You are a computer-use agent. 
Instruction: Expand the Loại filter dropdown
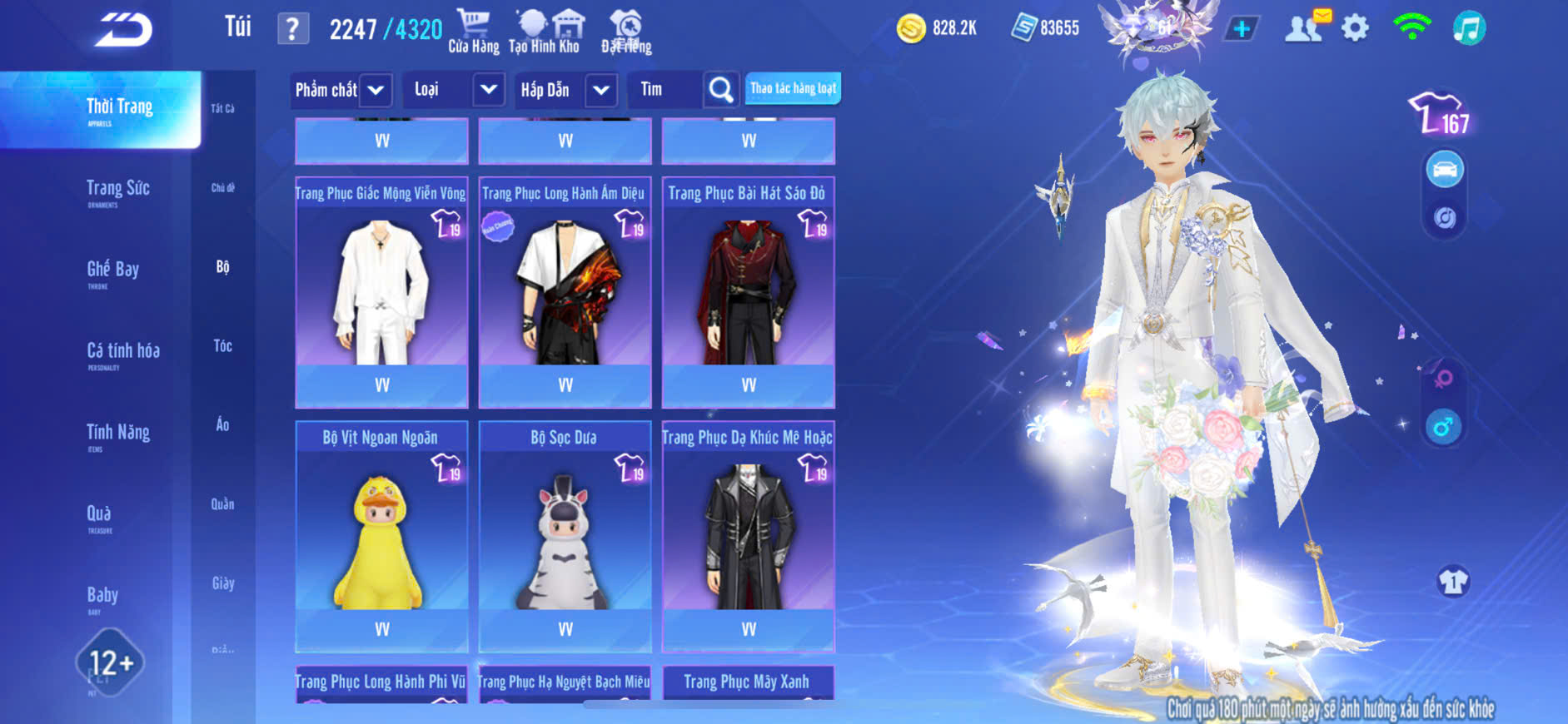pos(489,90)
